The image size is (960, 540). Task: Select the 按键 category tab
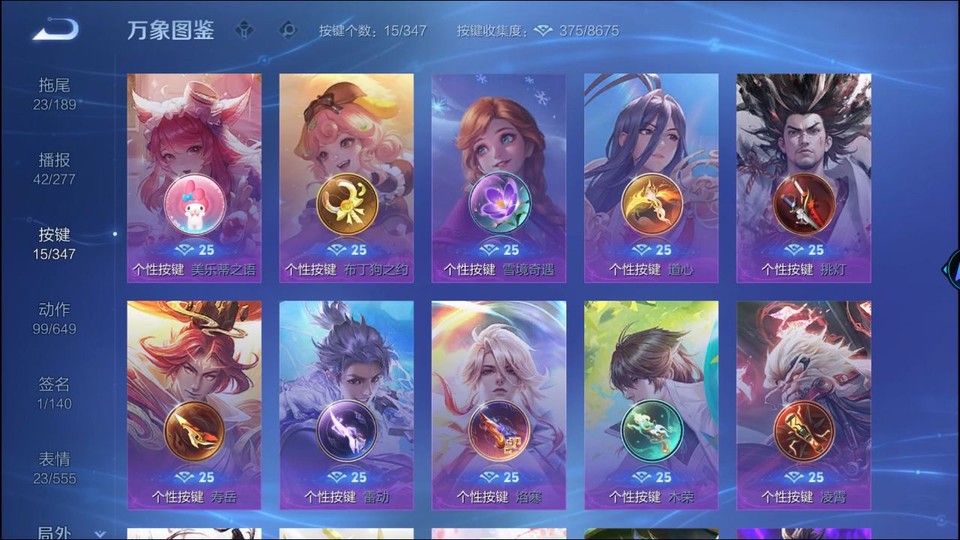[x=55, y=243]
